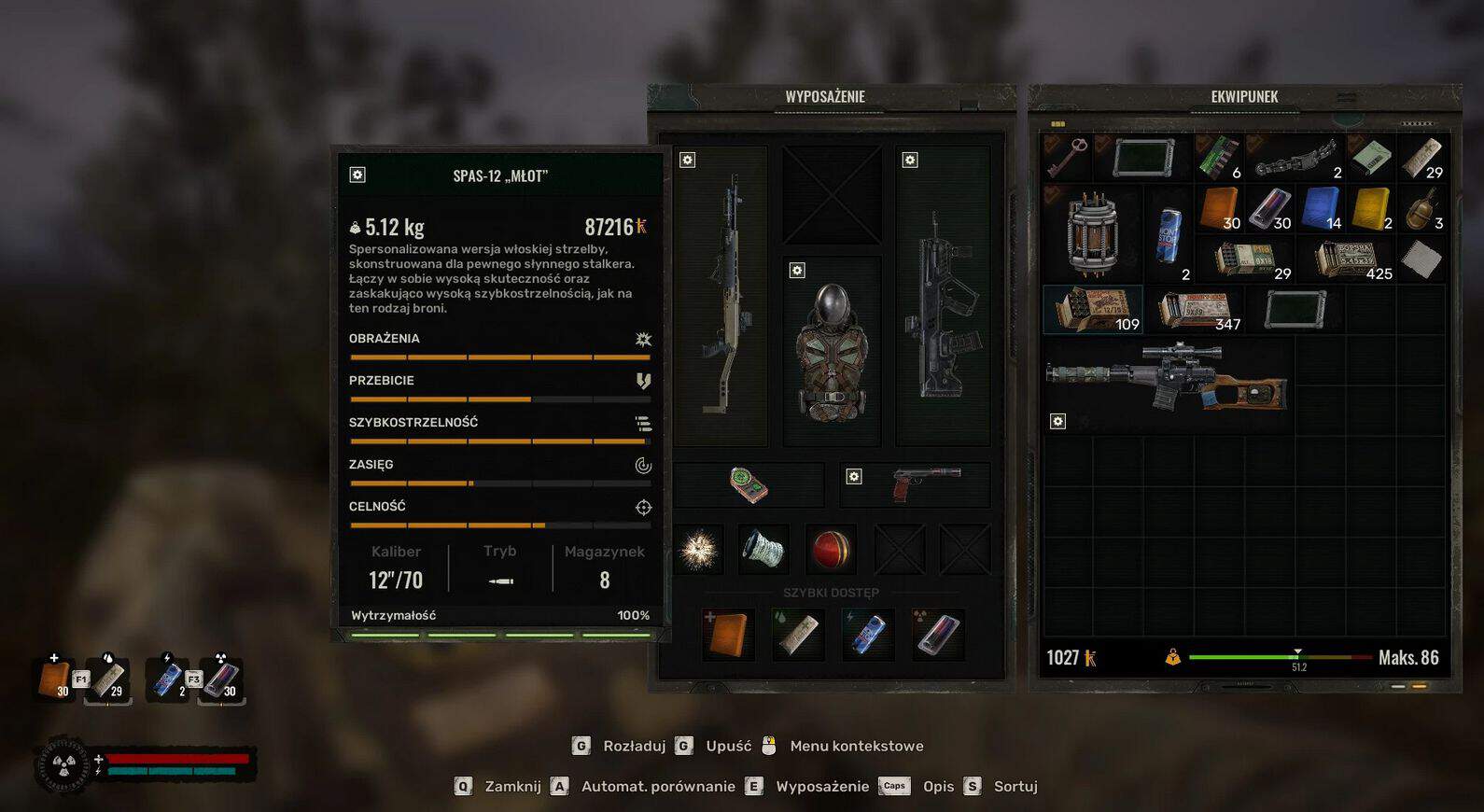The width and height of the screenshot is (1484, 812).
Task: Click the quick-access bandage slot
Action: click(x=798, y=635)
